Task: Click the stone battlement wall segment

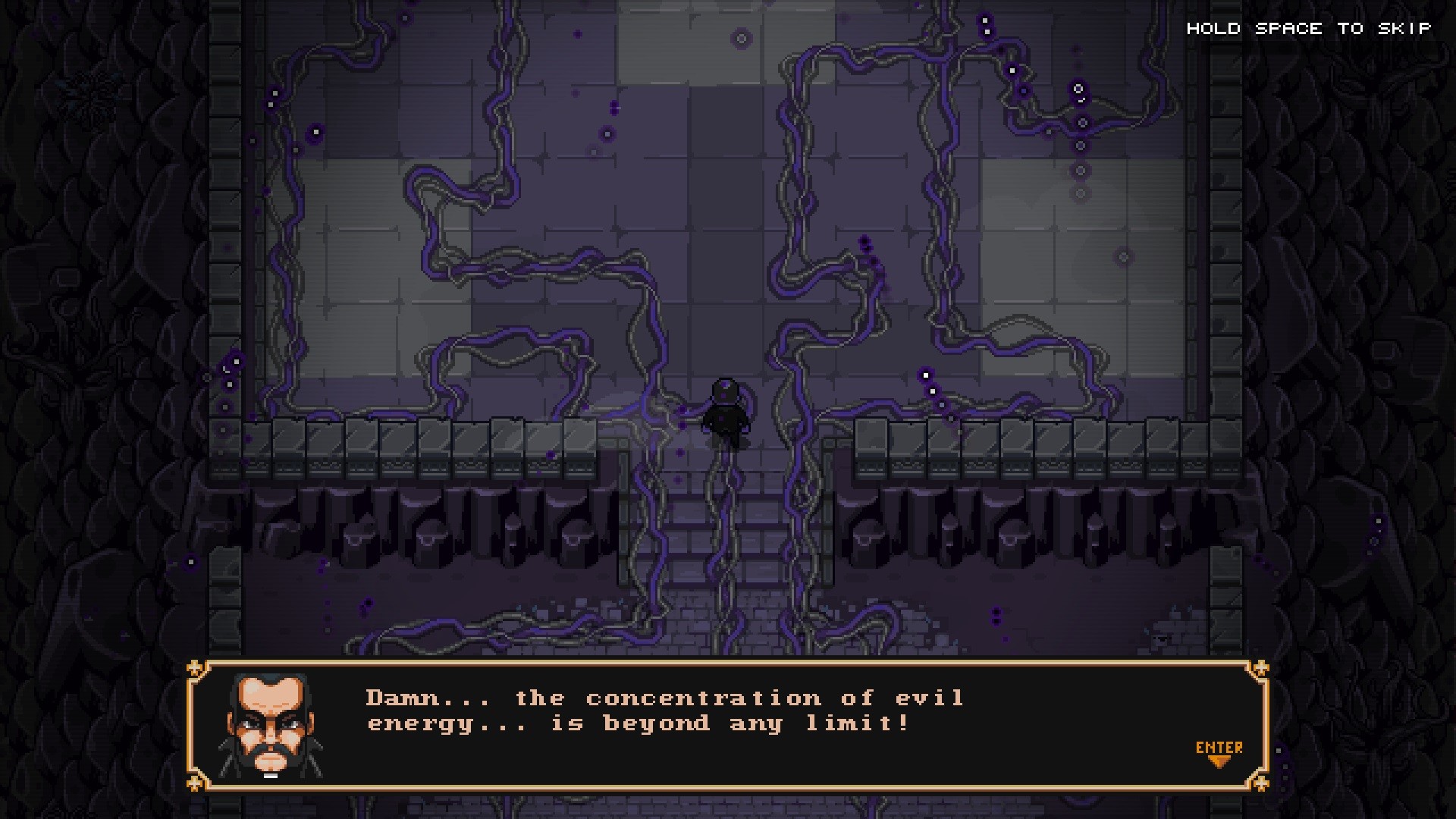Action: tap(379, 440)
